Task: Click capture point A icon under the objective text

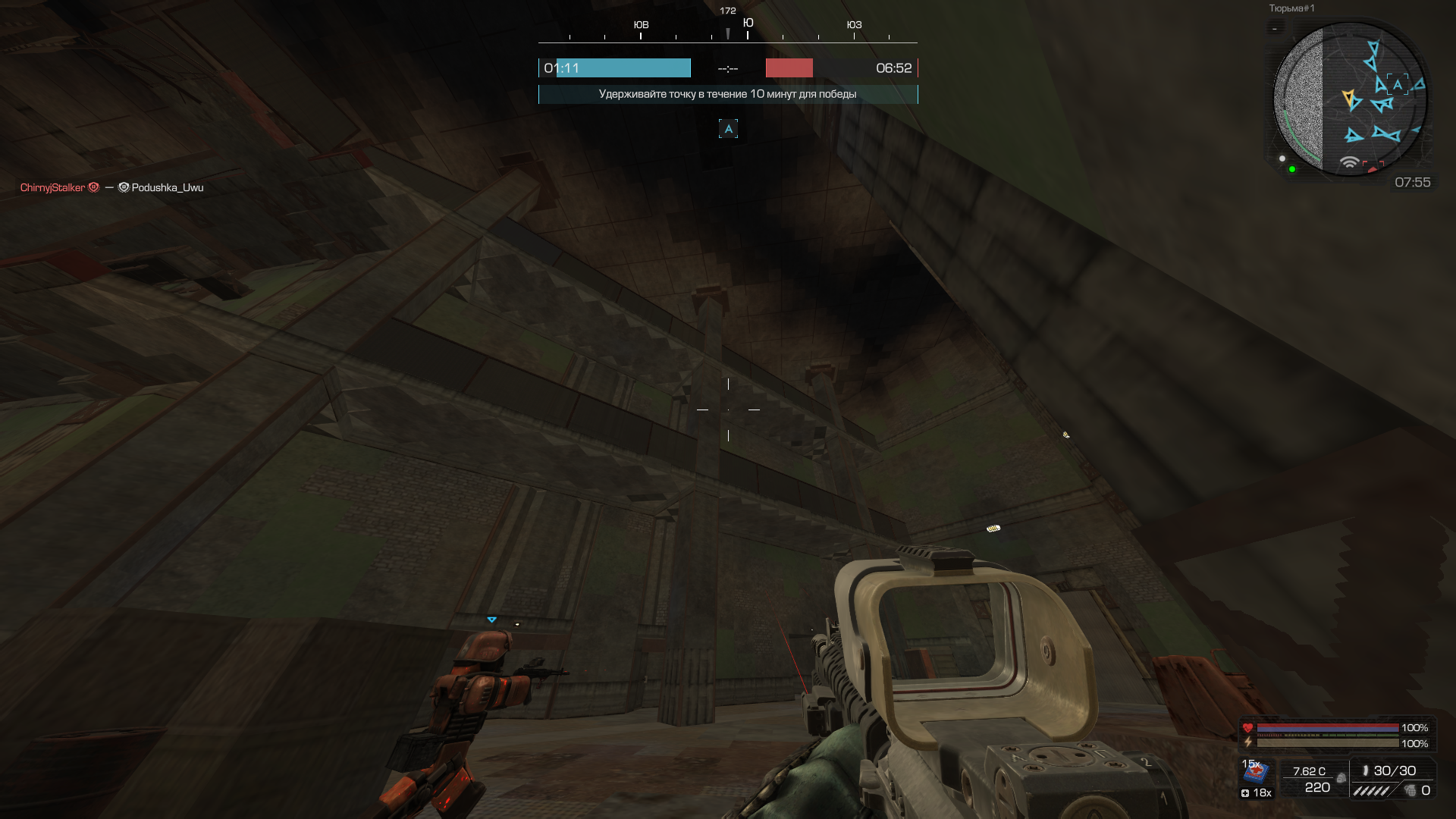Action: pos(728,129)
